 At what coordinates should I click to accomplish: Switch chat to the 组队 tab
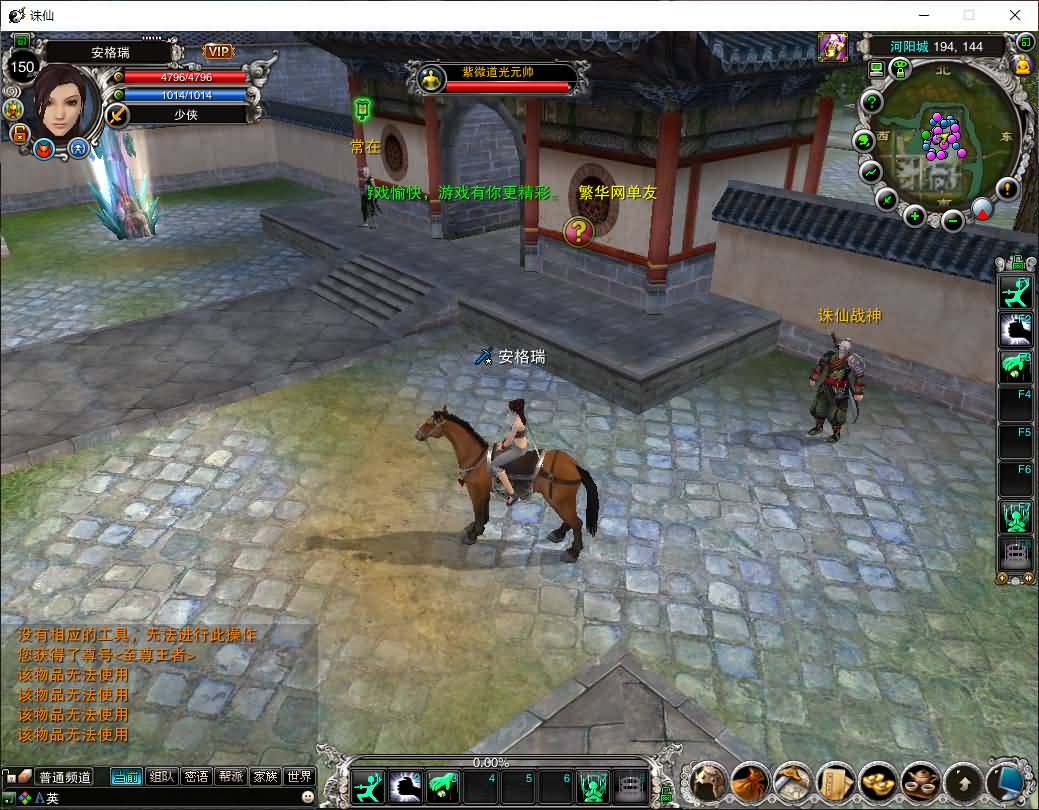(x=161, y=777)
